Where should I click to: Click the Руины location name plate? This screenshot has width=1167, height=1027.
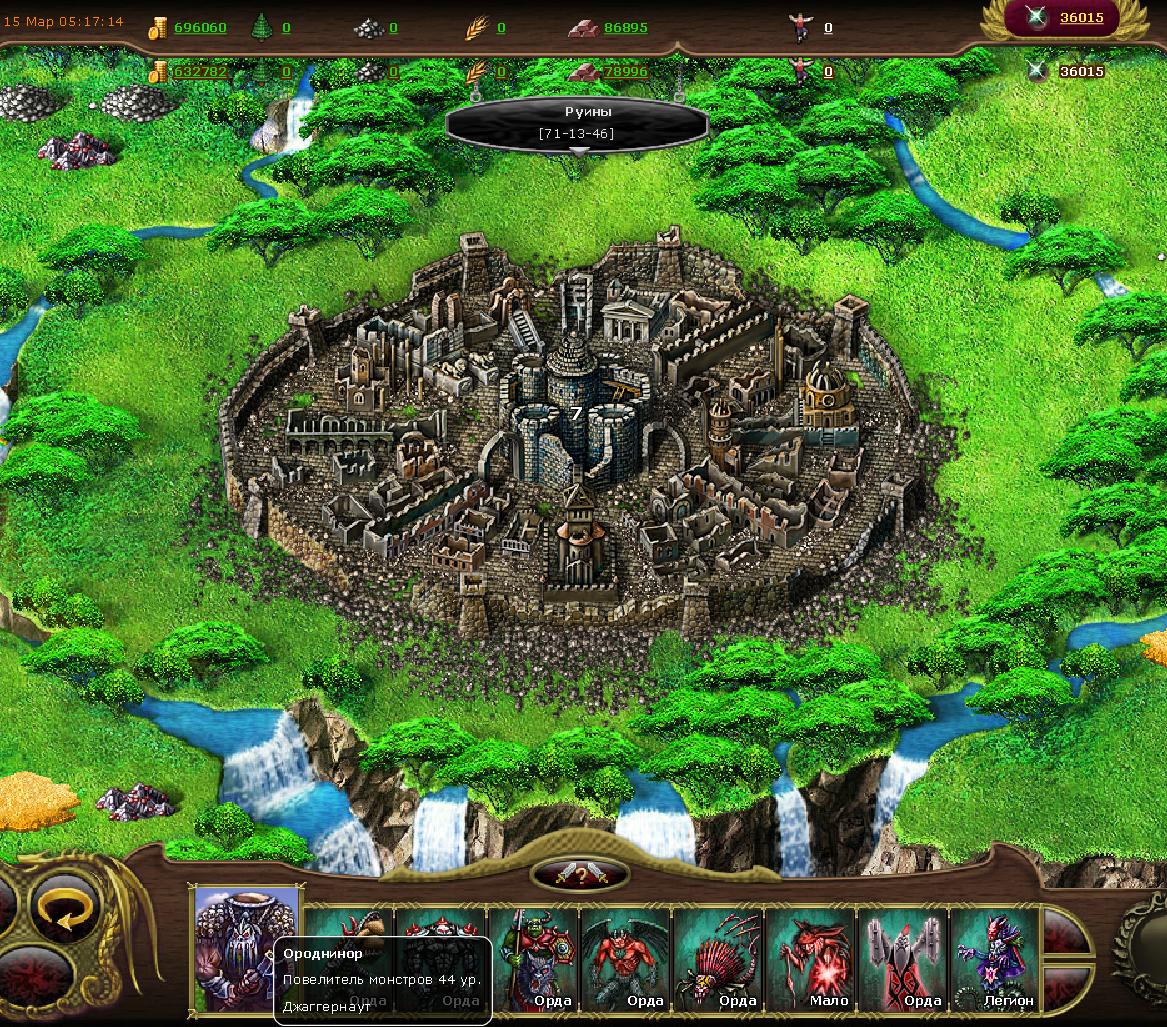[x=577, y=122]
